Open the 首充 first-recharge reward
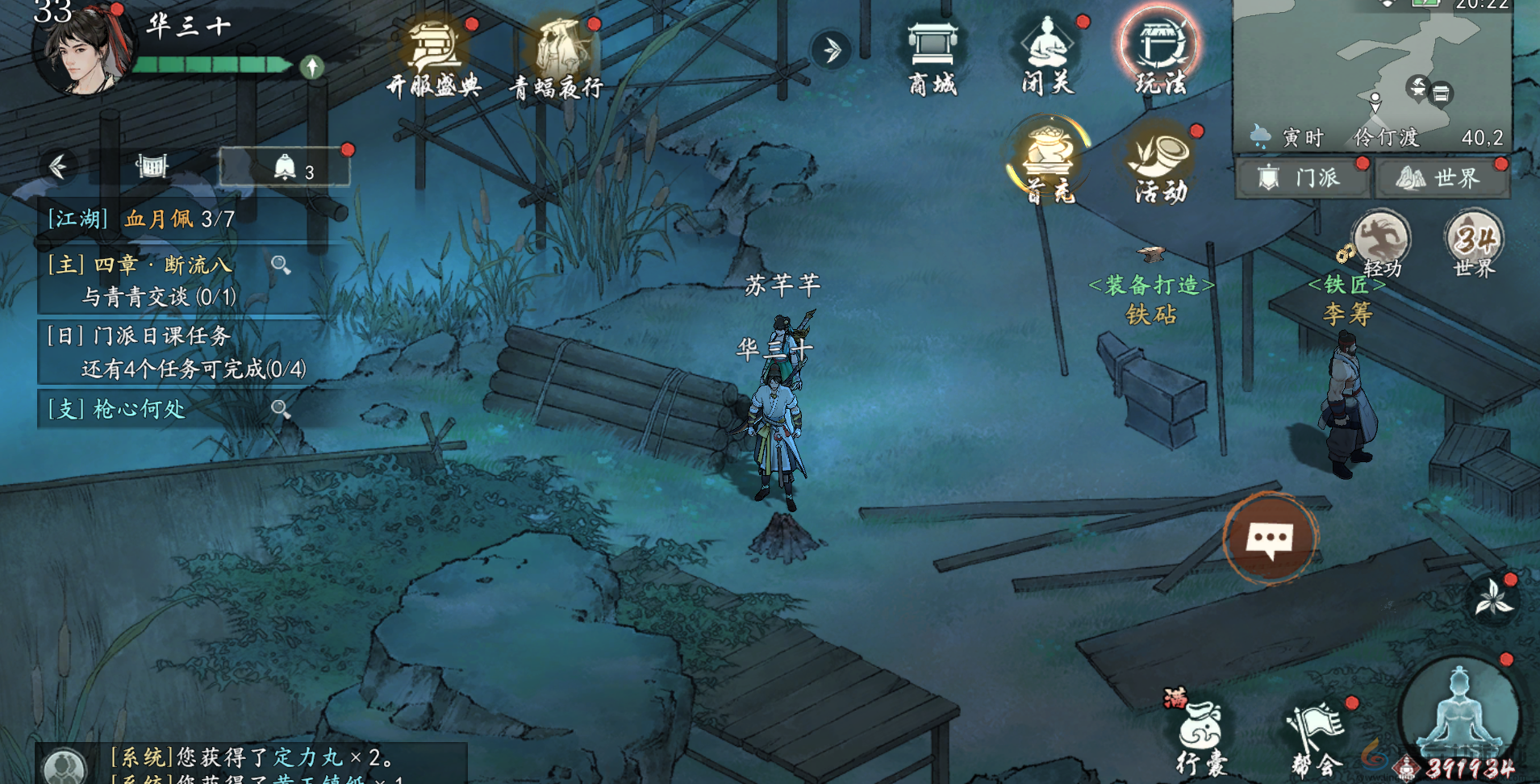The image size is (1540, 784). click(1049, 160)
